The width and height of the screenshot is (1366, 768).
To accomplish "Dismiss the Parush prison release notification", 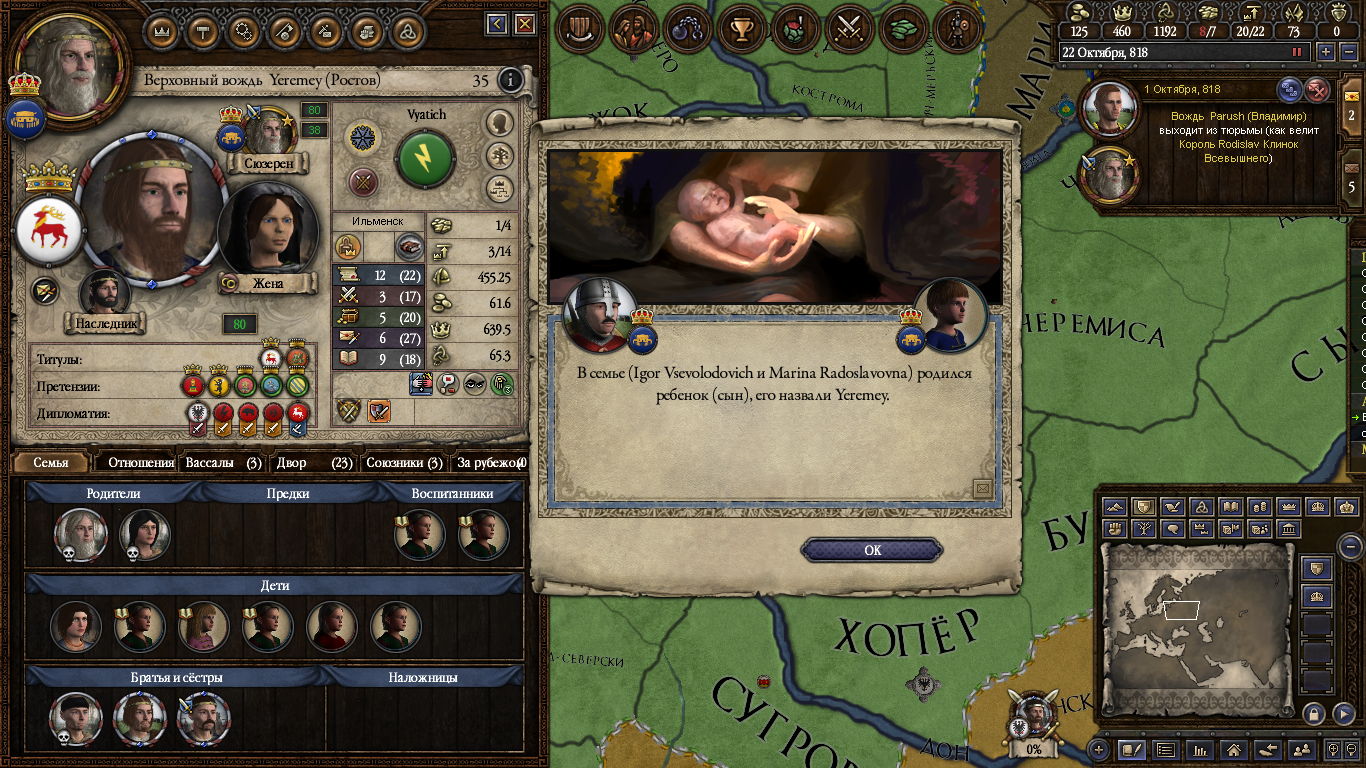I will [1318, 90].
